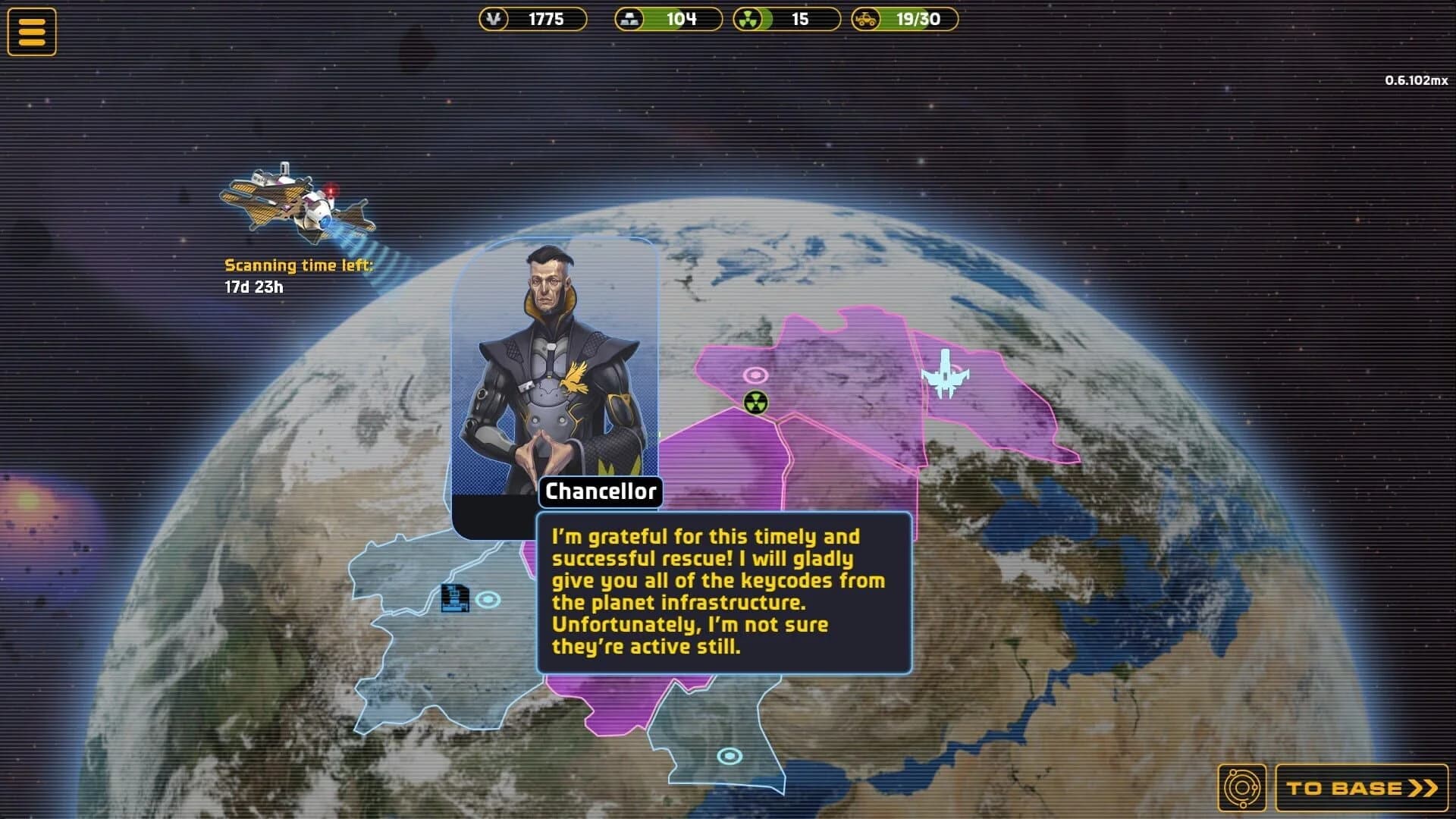Open the hamburger menu in top-left corner
The image size is (1456, 819).
pos(32,30)
